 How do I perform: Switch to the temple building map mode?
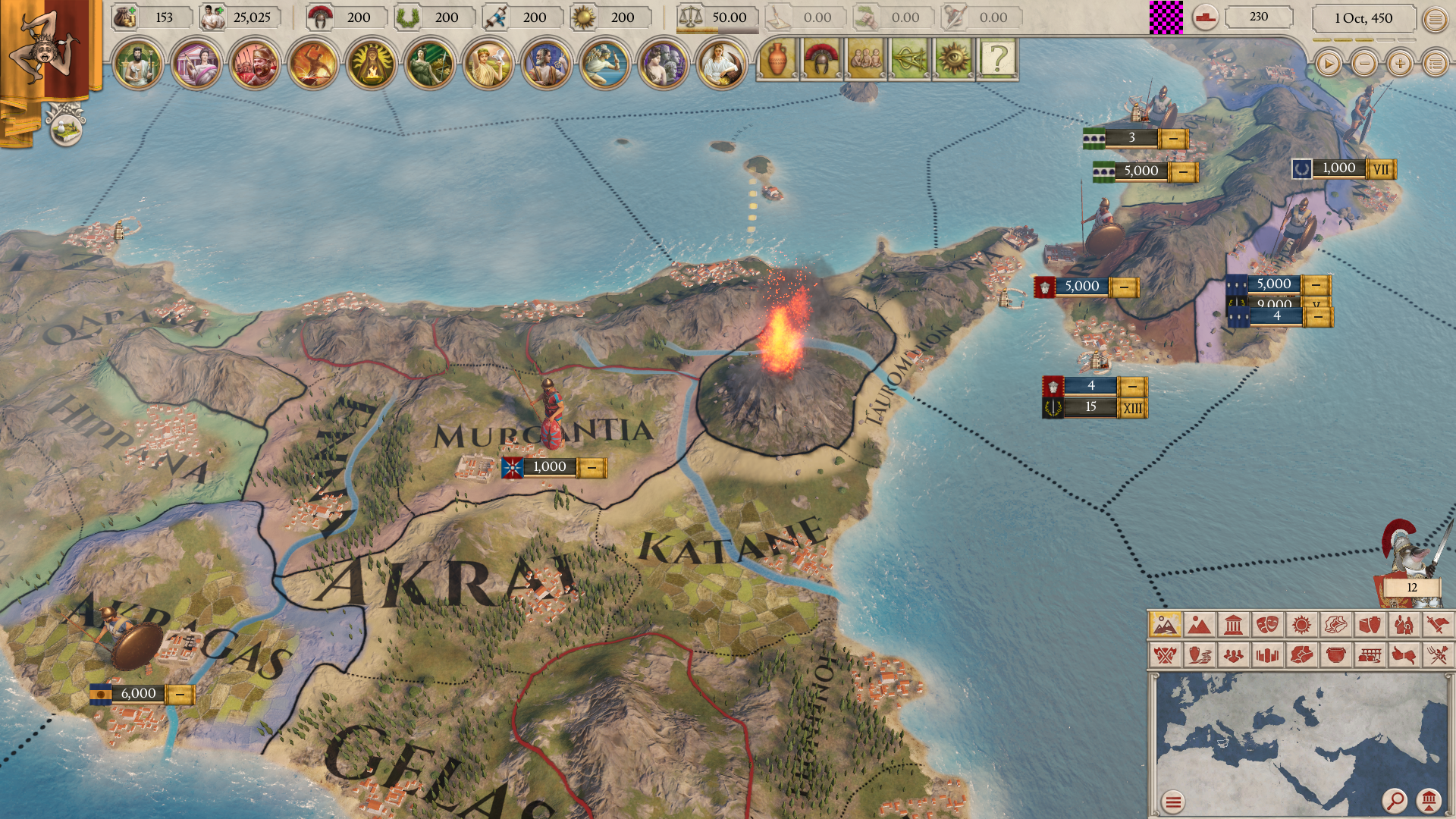coord(1233,625)
